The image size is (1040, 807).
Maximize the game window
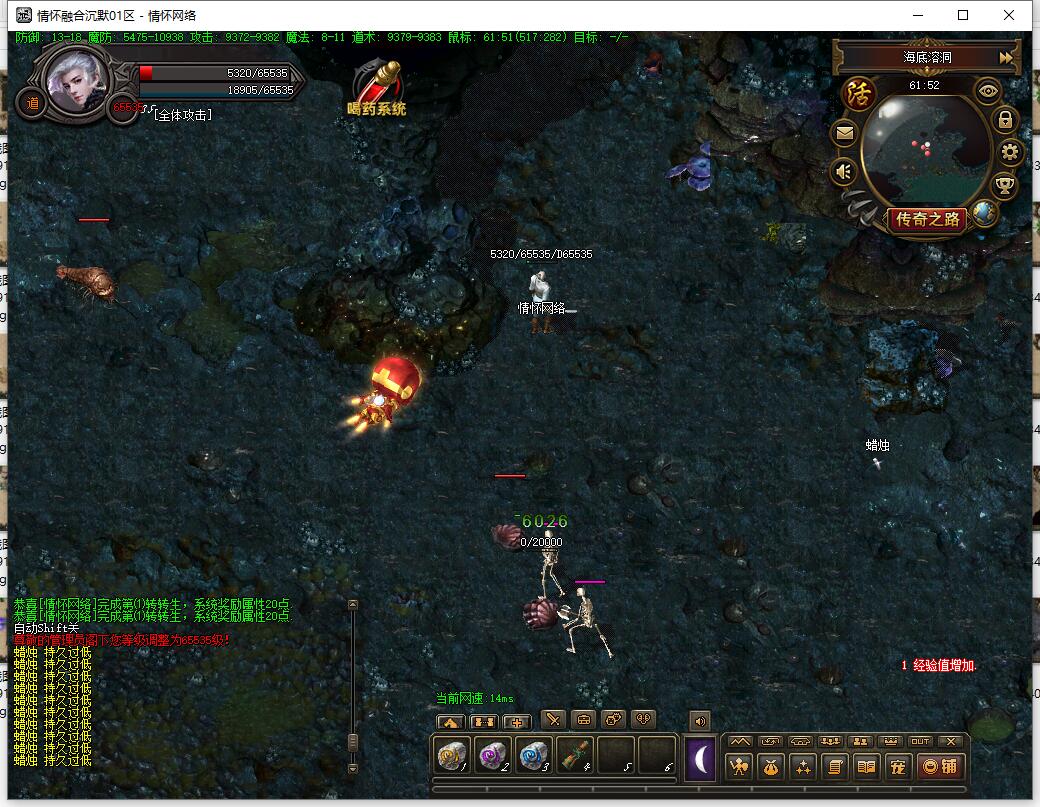click(963, 15)
